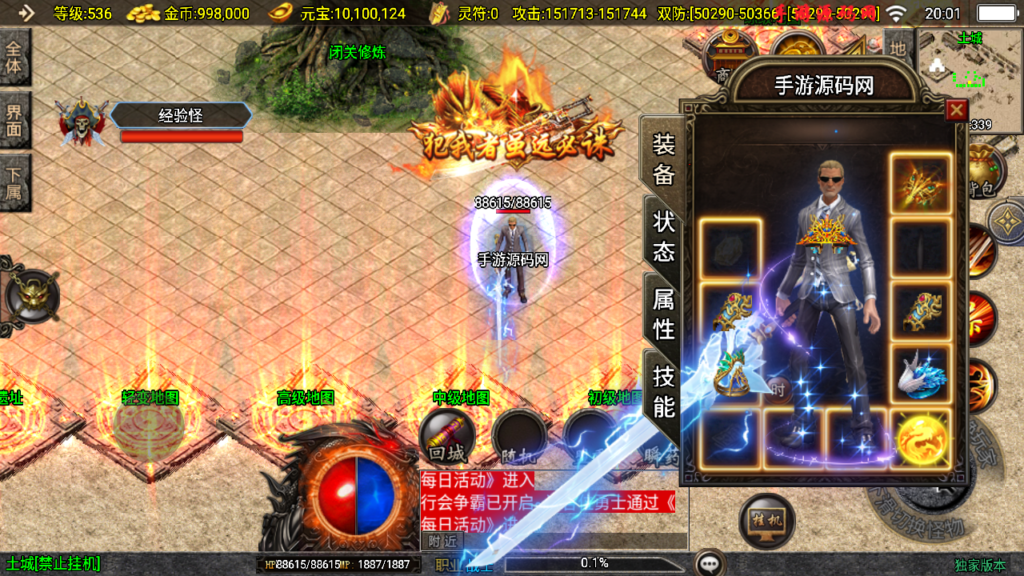
Task: Open the 界面 side button
Action: 15,118
